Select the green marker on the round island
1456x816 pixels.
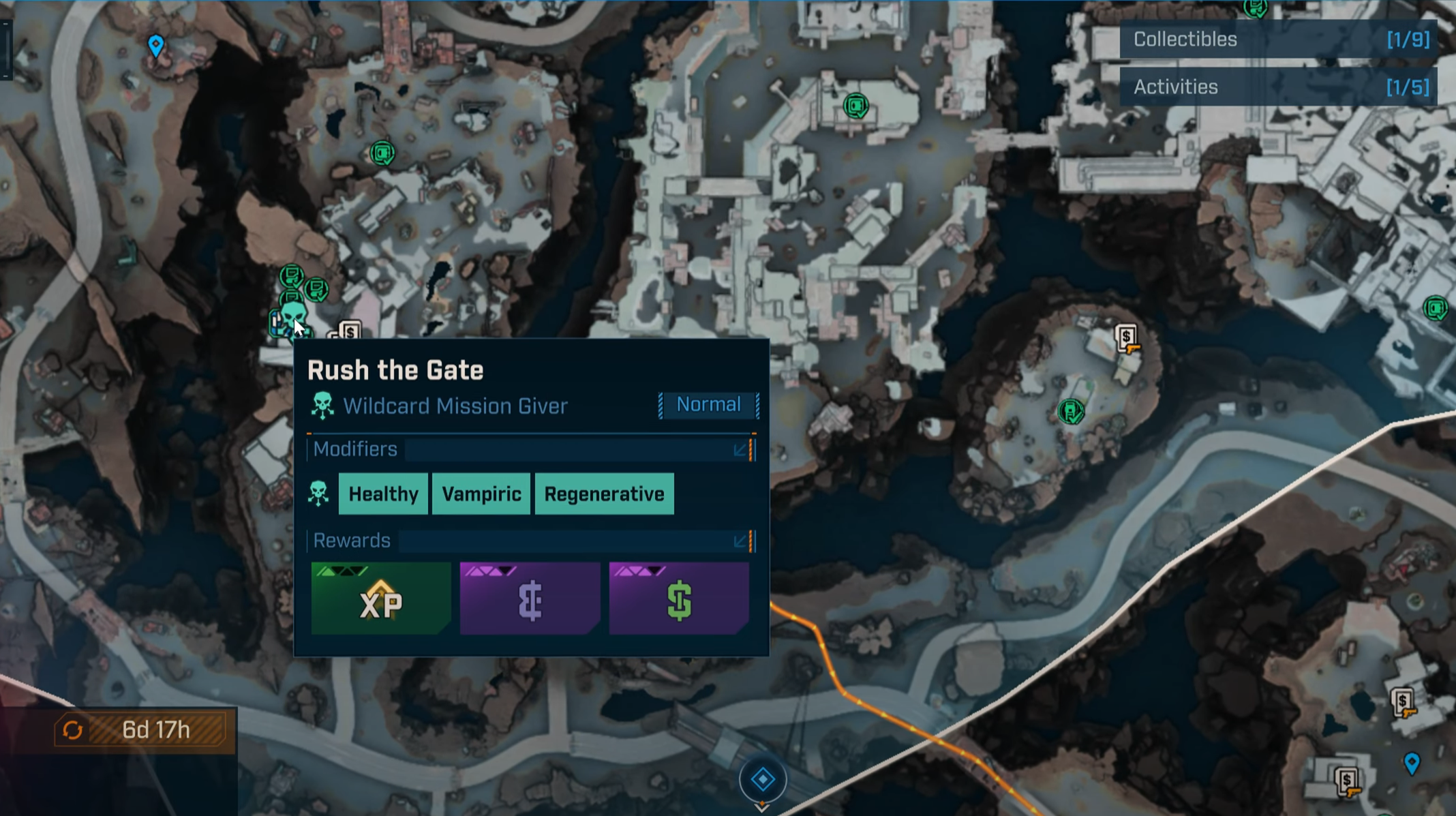point(1070,411)
